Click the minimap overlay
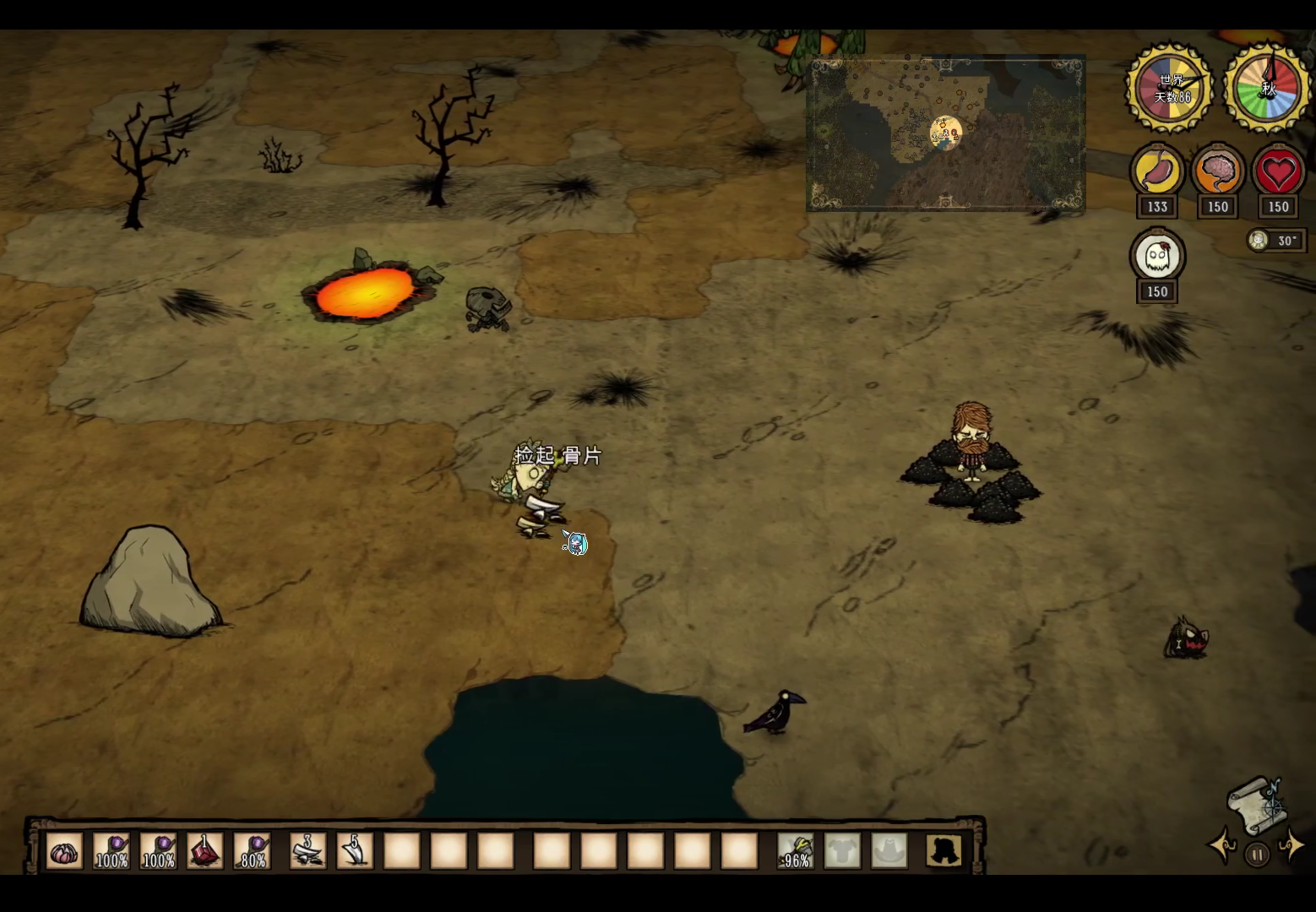Screen dimensions: 1316x912 click(946, 133)
